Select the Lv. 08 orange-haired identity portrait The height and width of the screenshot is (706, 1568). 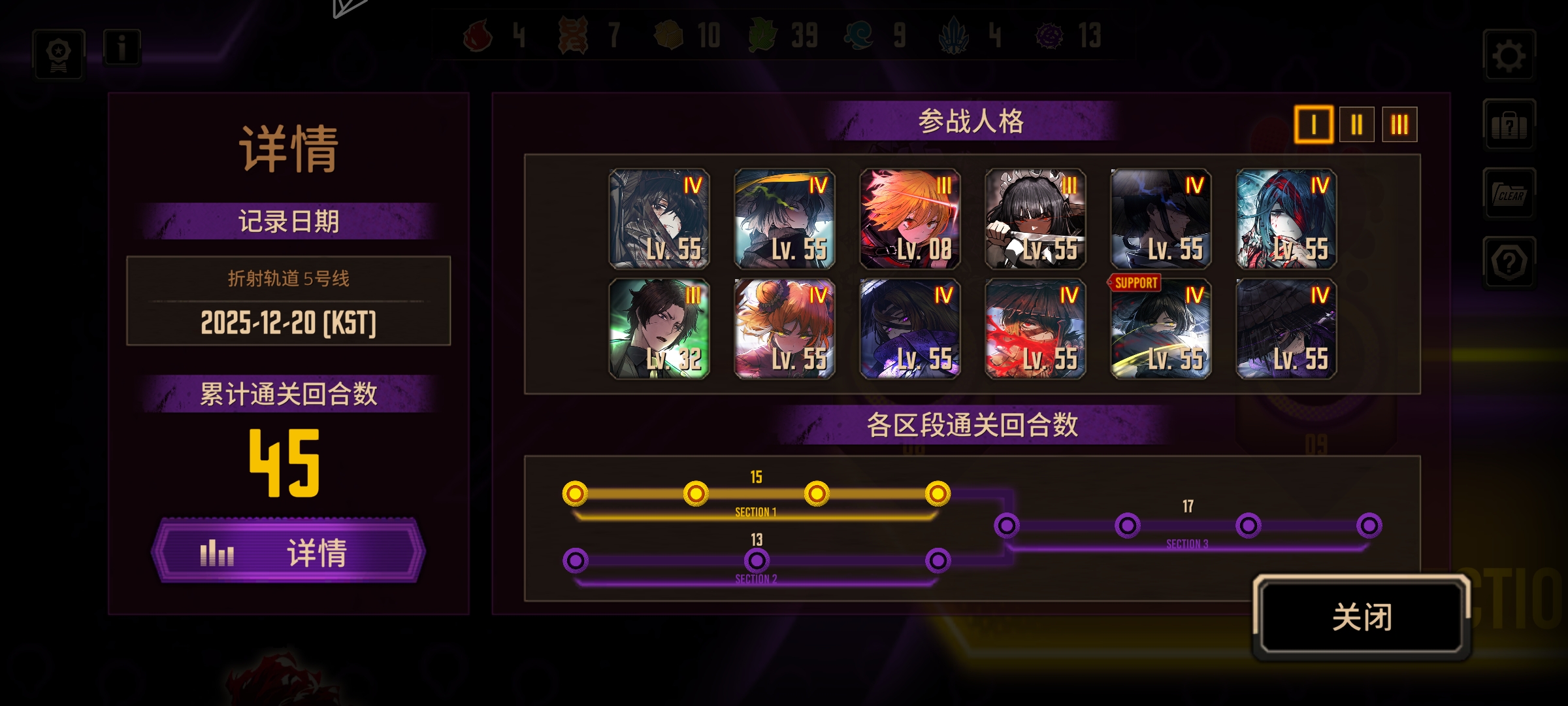click(x=909, y=217)
